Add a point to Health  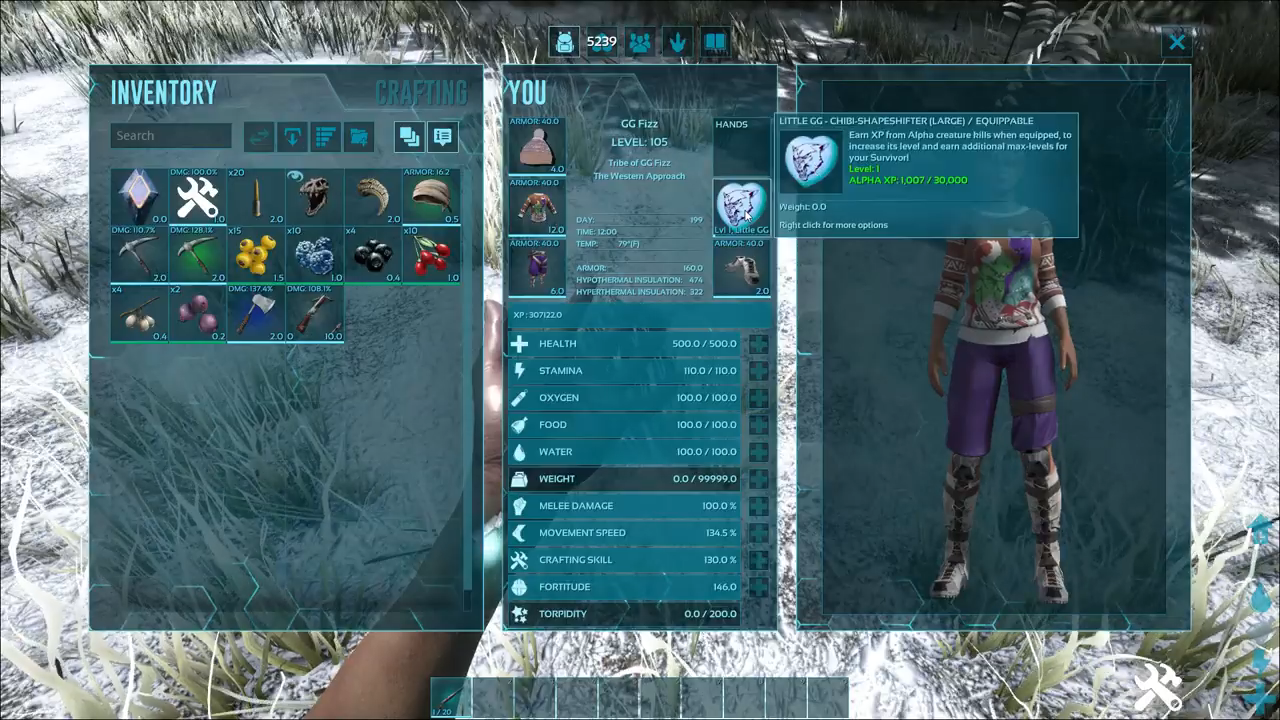(x=759, y=344)
